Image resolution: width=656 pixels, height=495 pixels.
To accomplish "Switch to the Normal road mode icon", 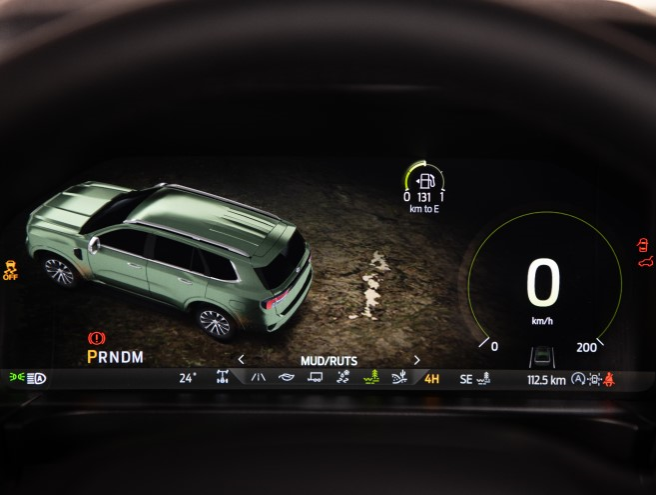I will [258, 378].
